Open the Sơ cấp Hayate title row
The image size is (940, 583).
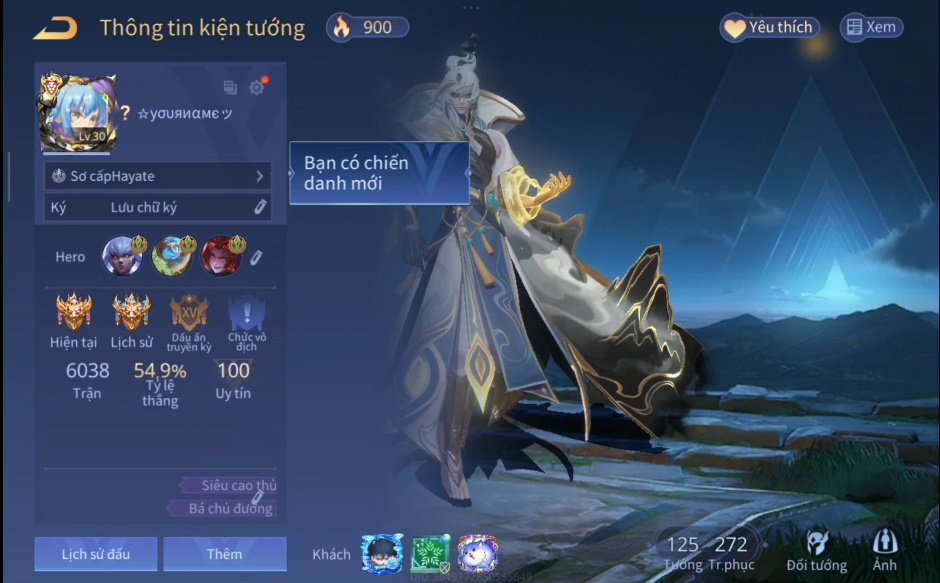click(158, 176)
